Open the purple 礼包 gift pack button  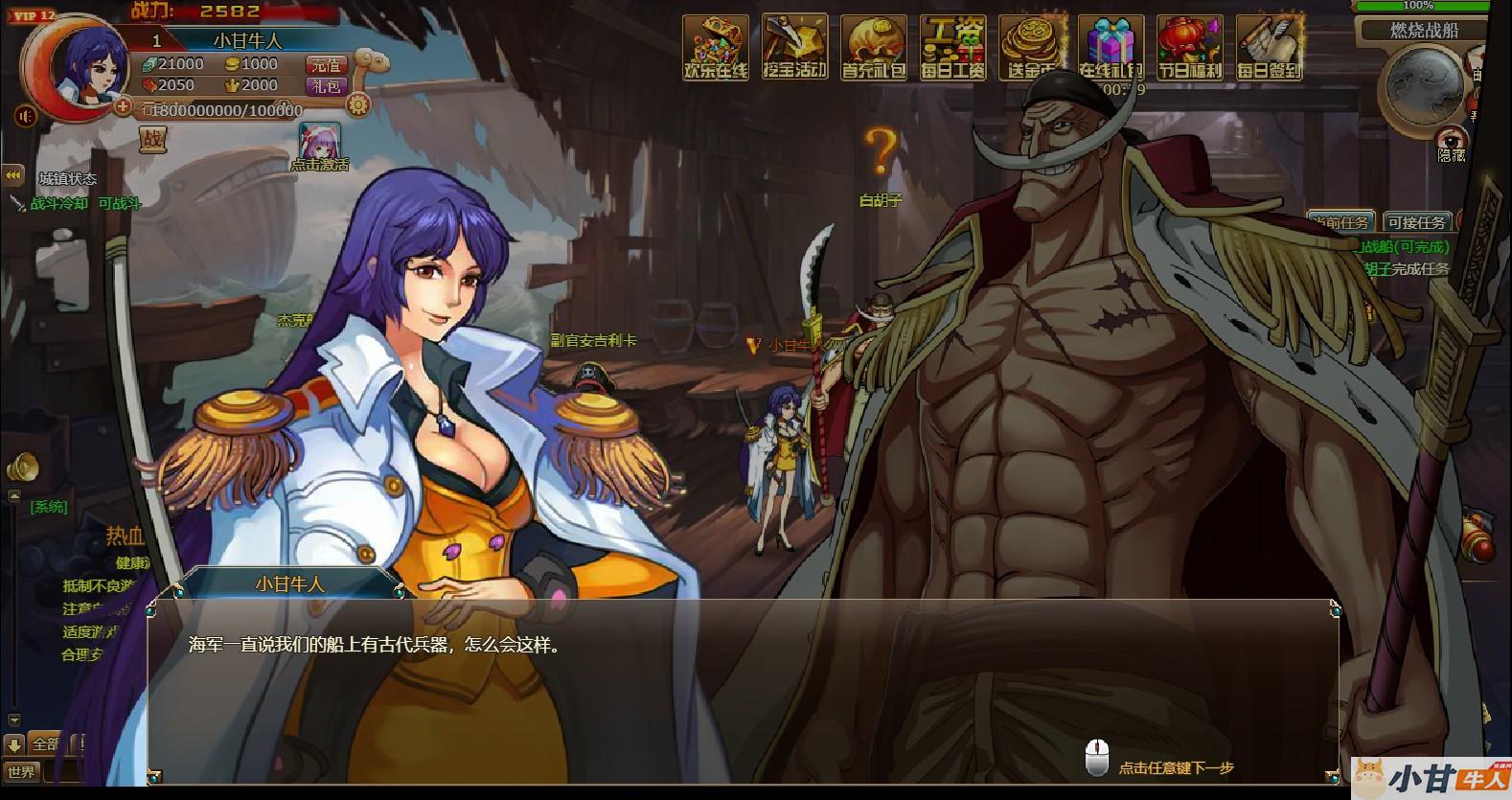pyautogui.click(x=326, y=85)
